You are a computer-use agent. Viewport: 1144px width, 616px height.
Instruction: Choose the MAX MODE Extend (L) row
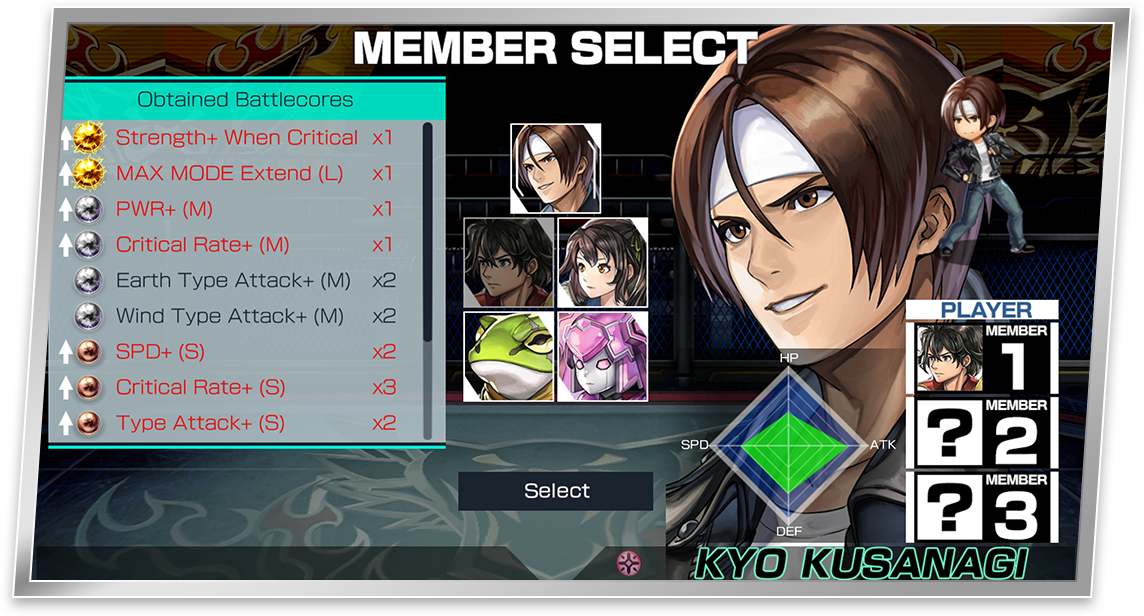click(x=229, y=173)
